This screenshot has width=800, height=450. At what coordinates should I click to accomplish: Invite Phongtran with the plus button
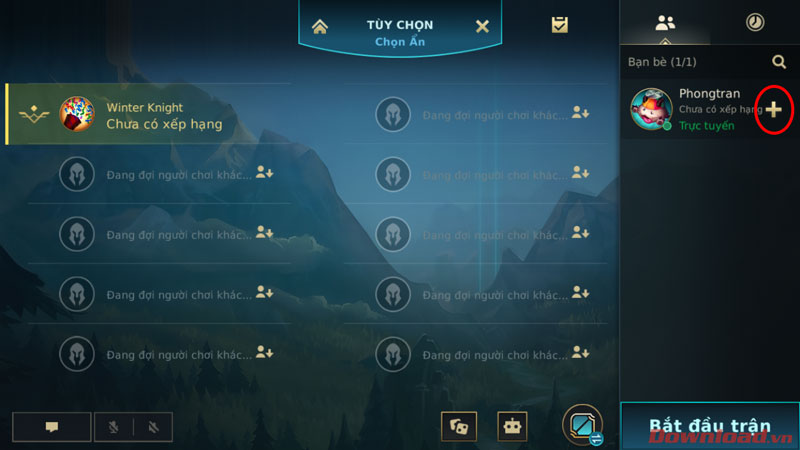coord(774,109)
